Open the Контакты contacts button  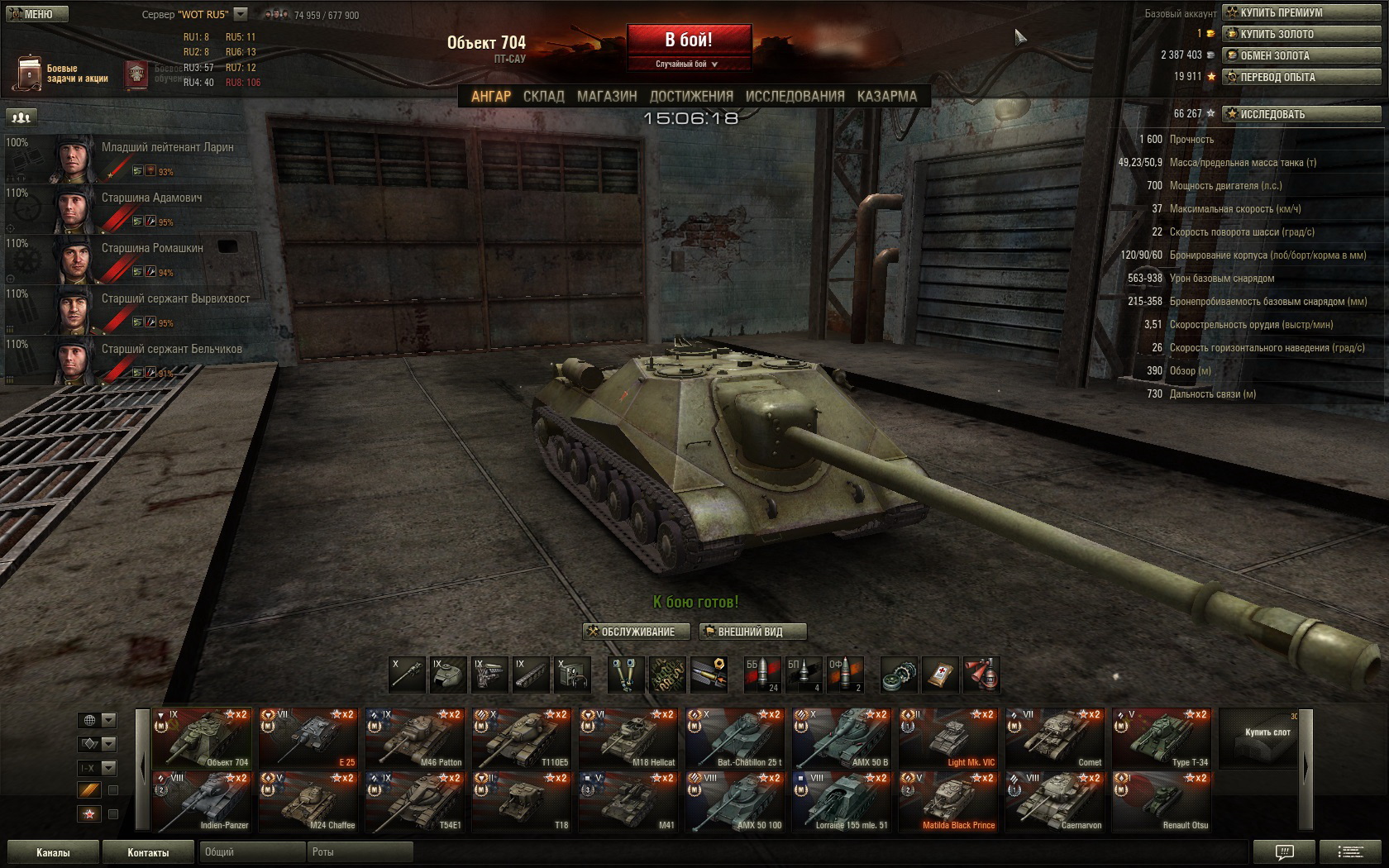click(148, 852)
